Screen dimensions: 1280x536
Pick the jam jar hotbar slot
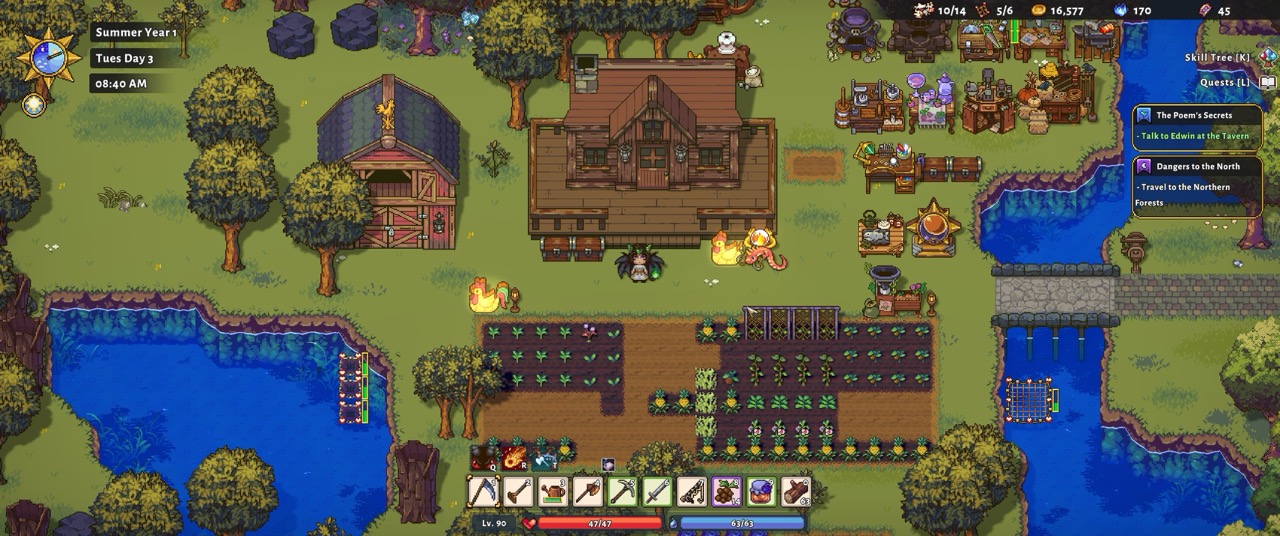click(761, 492)
